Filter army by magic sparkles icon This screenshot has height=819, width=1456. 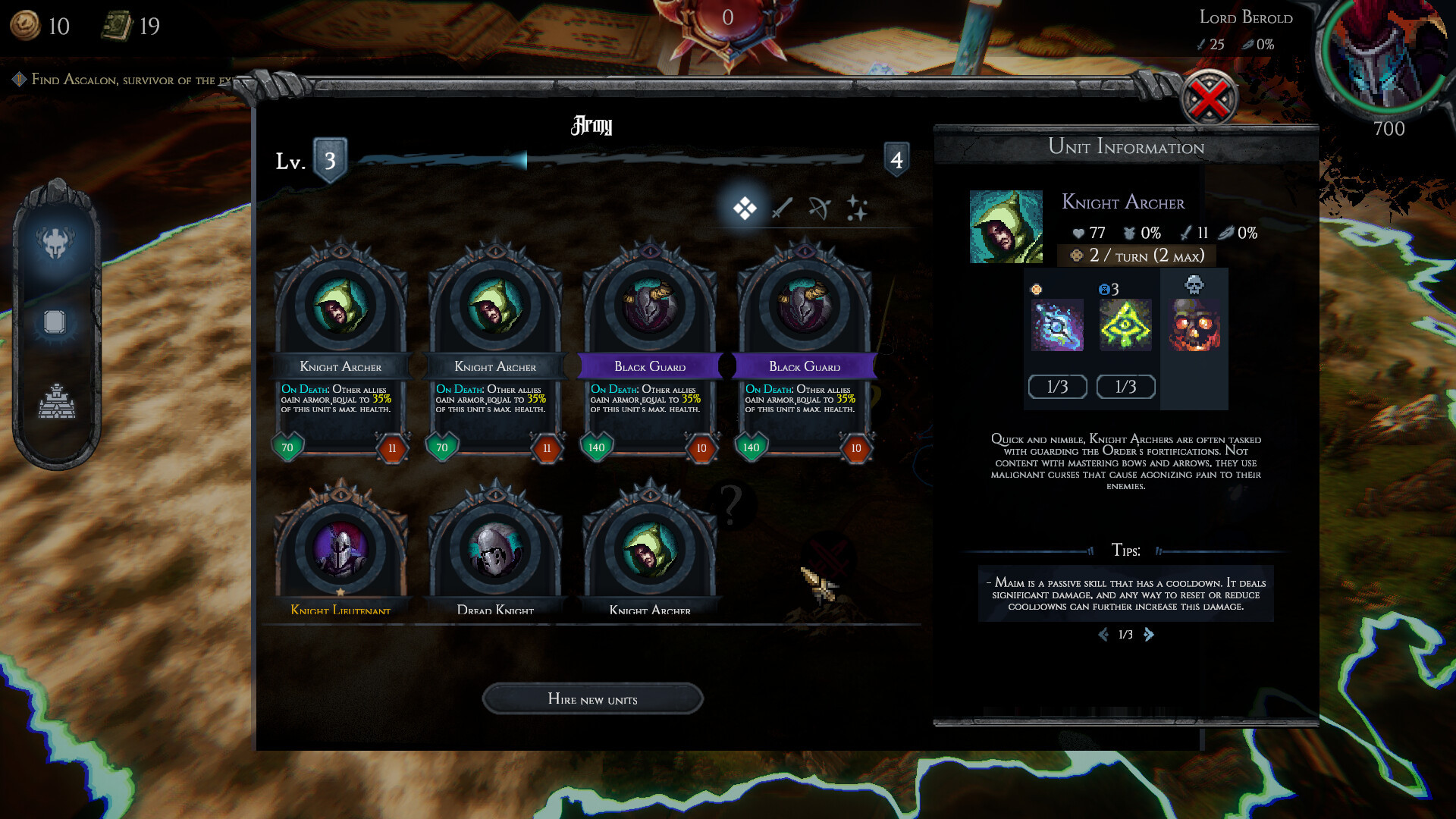click(857, 208)
